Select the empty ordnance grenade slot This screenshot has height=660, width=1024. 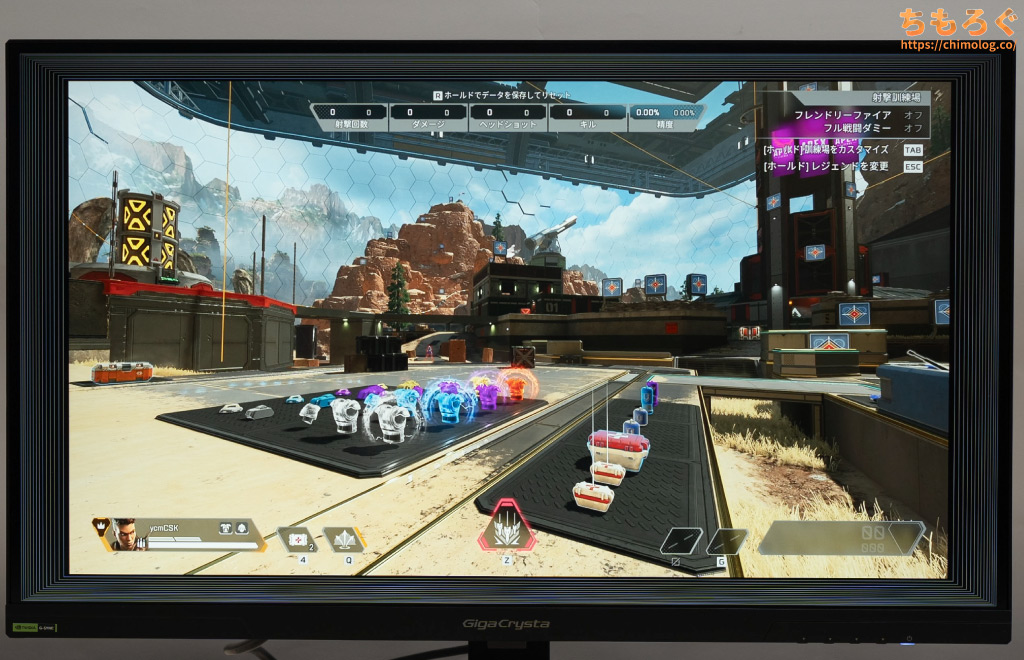727,541
